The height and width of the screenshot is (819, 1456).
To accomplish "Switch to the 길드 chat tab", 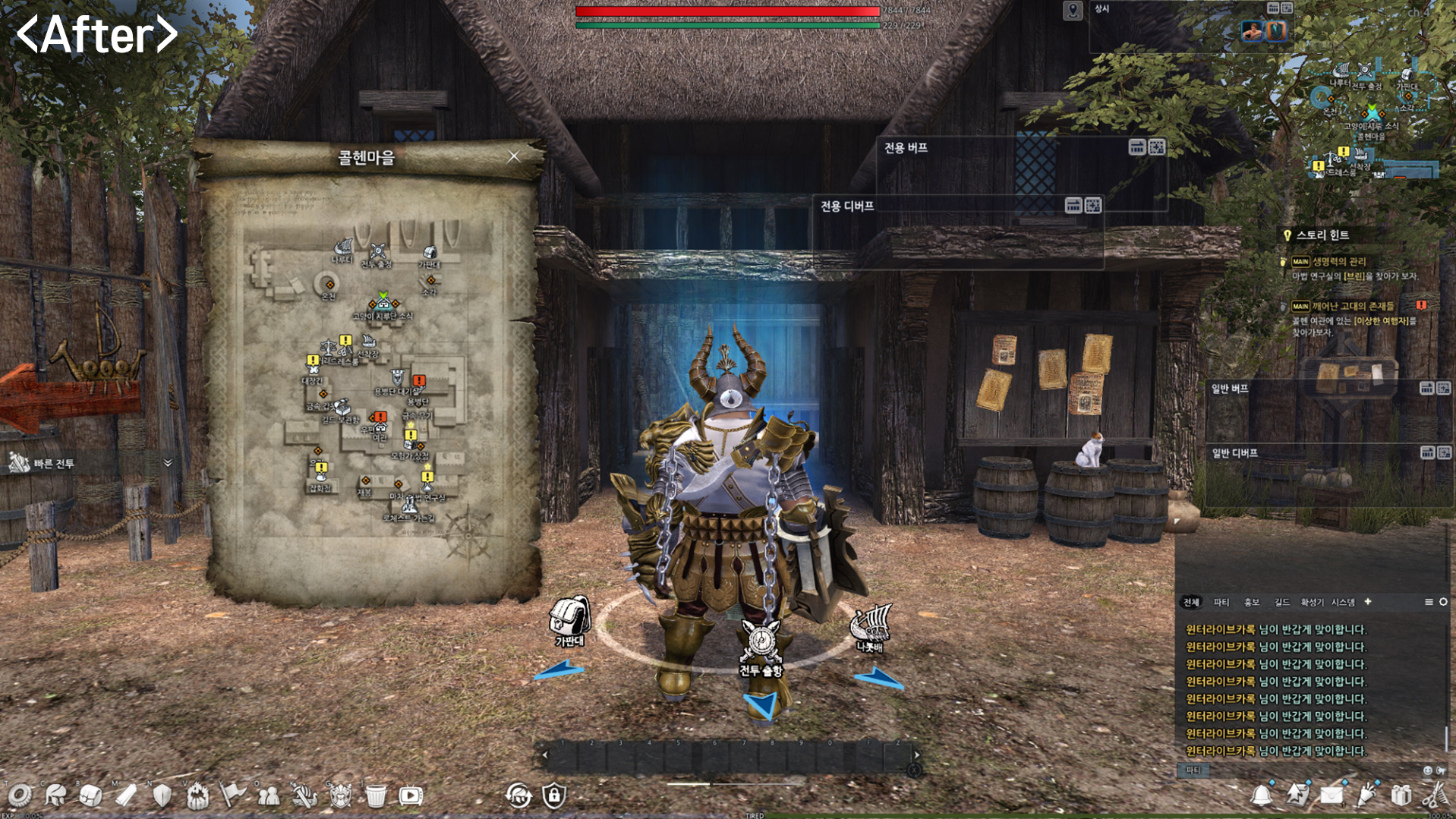I will click(1281, 602).
